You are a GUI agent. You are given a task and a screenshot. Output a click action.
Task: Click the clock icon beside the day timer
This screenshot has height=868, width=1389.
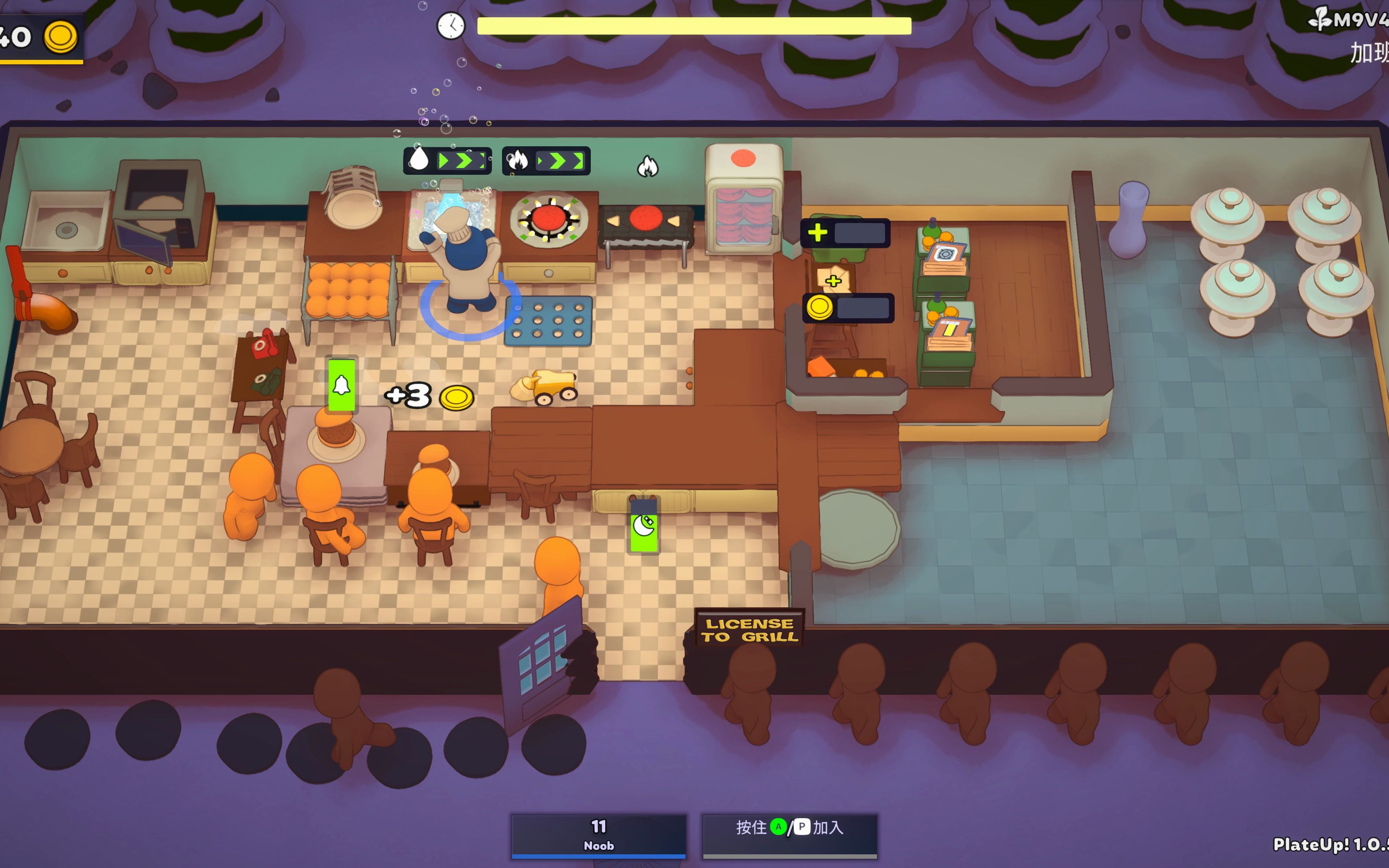coord(451,26)
